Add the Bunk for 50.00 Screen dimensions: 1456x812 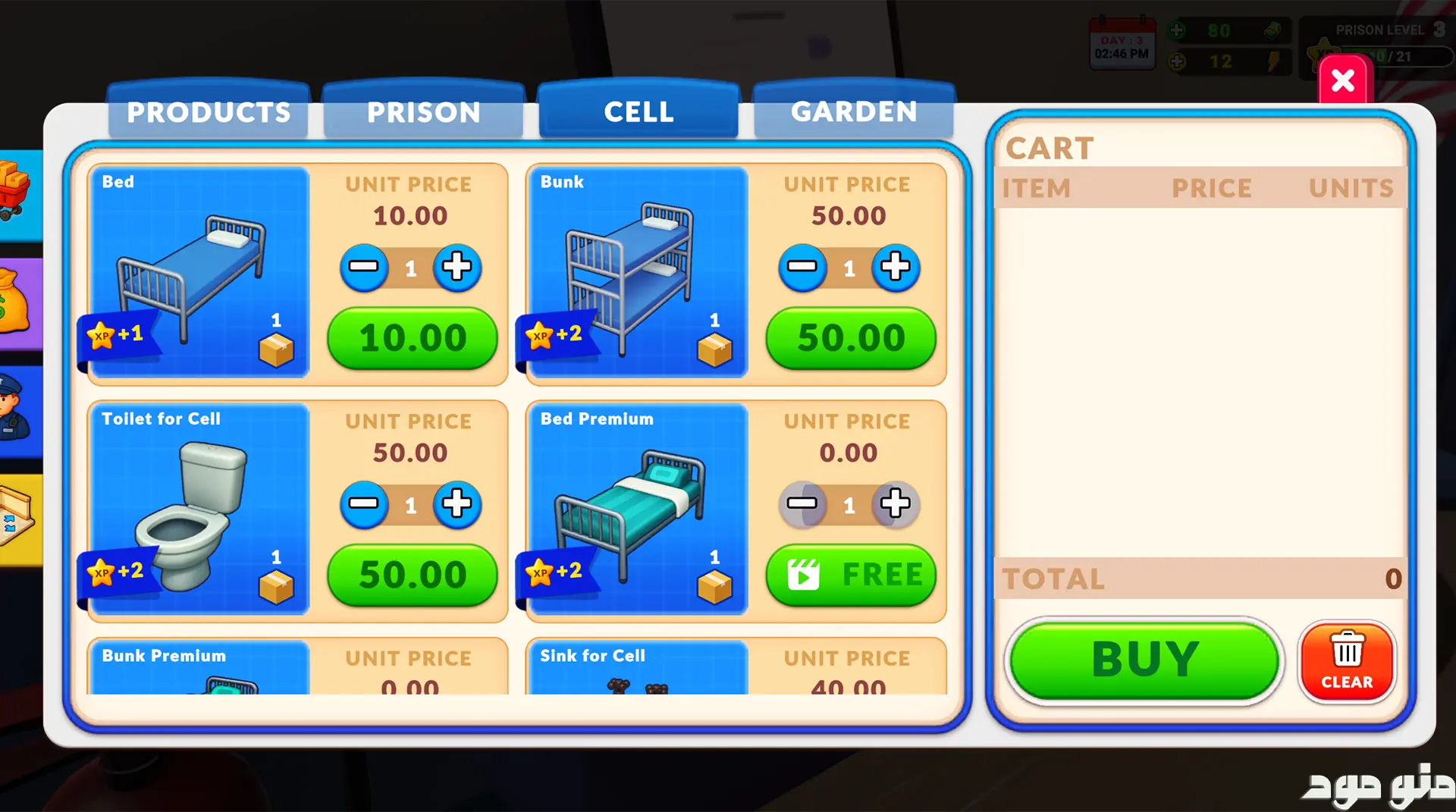click(850, 338)
